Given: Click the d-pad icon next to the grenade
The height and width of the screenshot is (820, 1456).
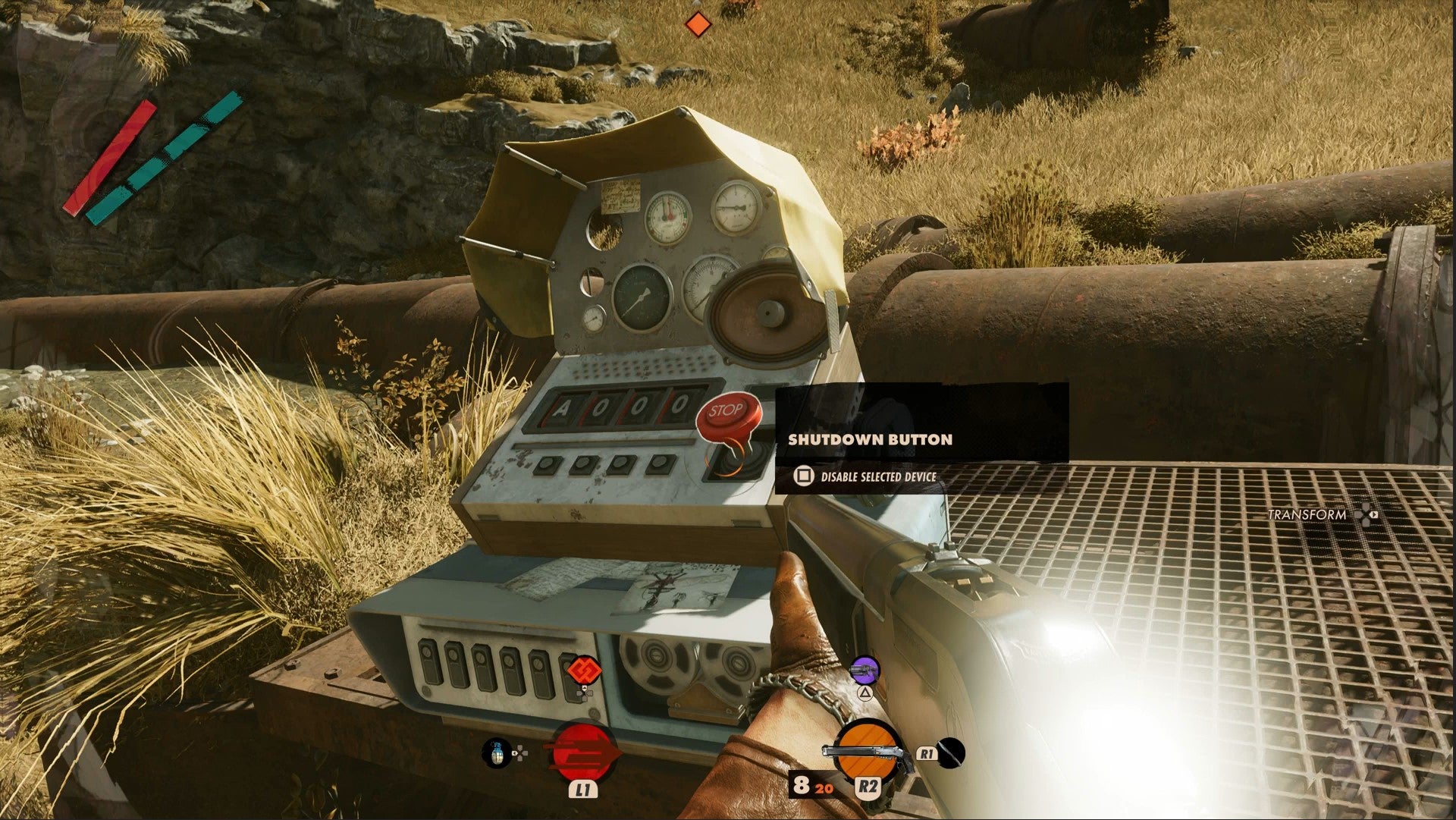Looking at the screenshot, I should click(x=520, y=753).
